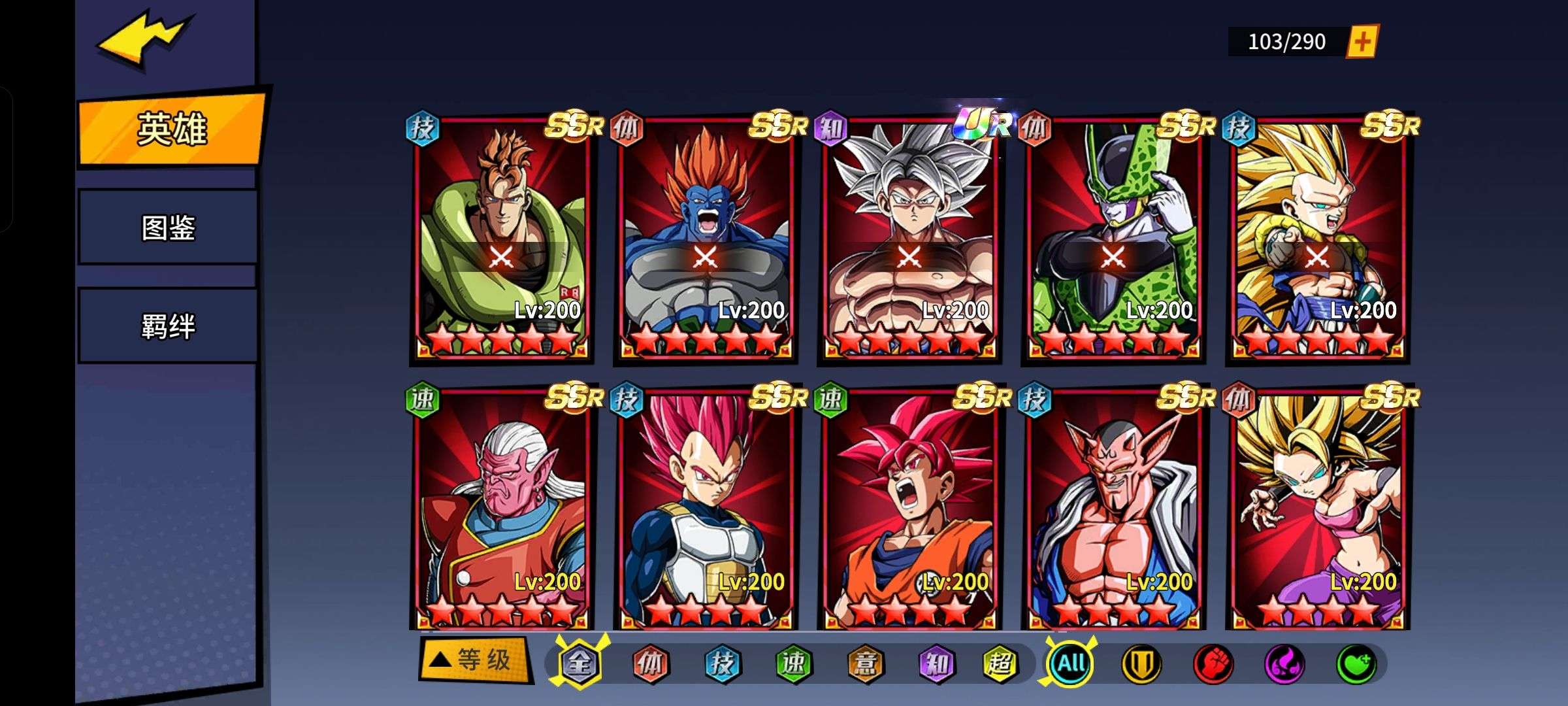1568x706 pixels.
Task: Go back with the yellow lightning arrow
Action: 145,38
